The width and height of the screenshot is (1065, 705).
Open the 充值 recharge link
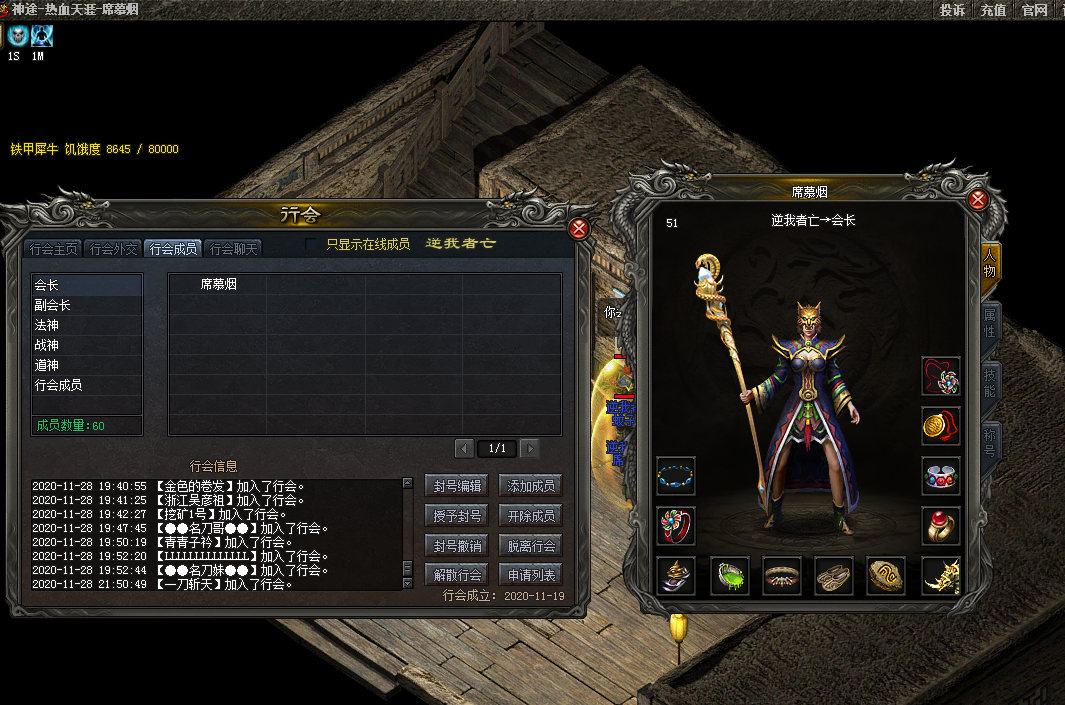(993, 10)
